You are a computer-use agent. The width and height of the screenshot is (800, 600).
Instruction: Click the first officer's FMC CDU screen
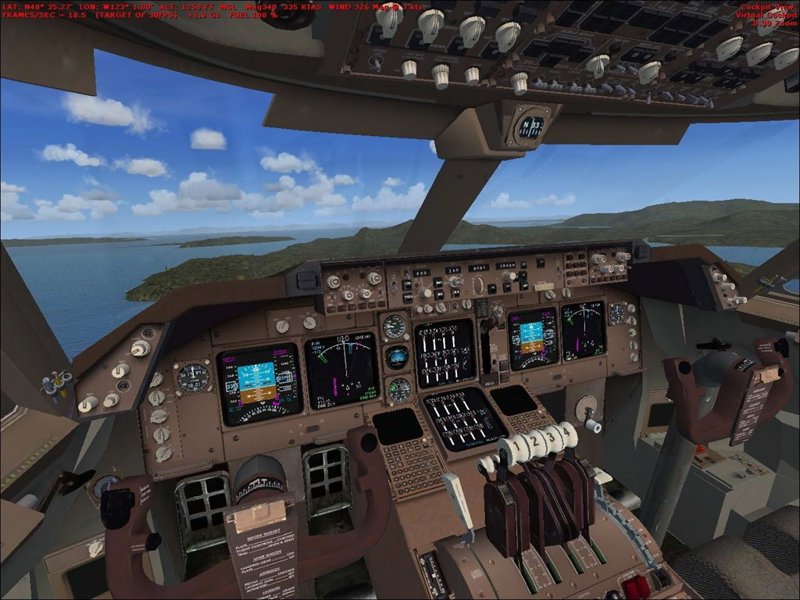[x=514, y=400]
